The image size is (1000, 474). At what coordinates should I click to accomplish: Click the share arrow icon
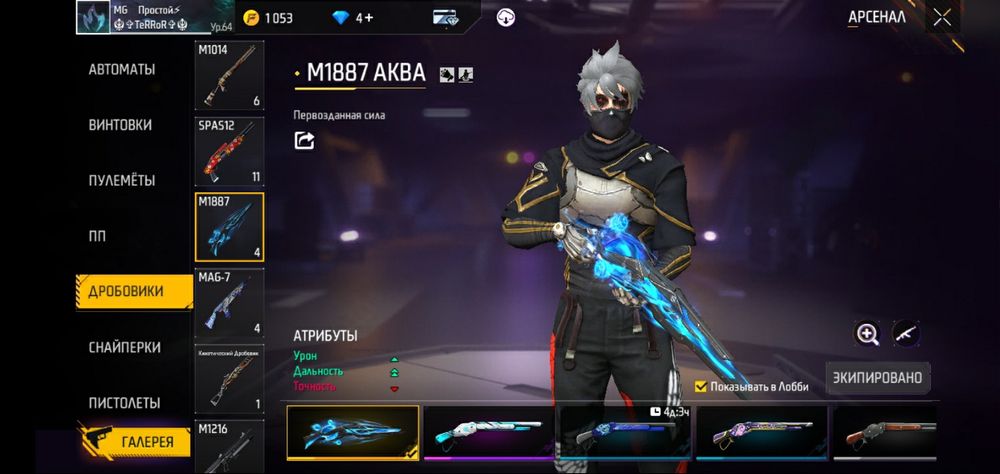point(304,141)
